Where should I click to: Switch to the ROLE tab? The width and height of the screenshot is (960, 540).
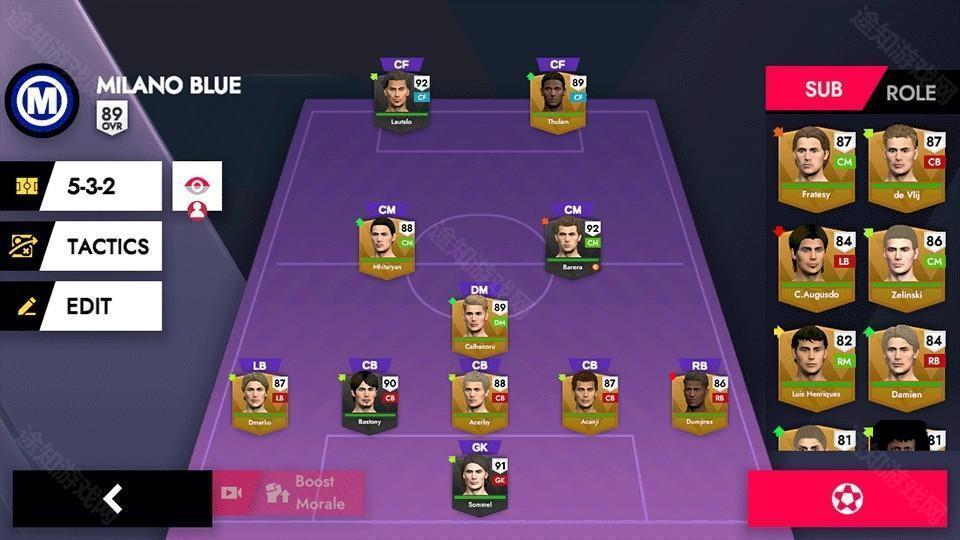click(x=910, y=93)
